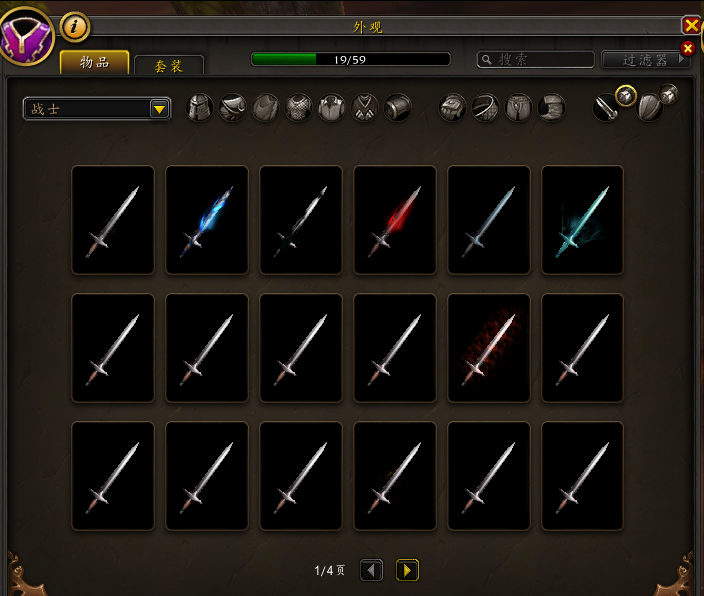704x596 pixels.
Task: Go to the next page of appearances
Action: pos(407,570)
